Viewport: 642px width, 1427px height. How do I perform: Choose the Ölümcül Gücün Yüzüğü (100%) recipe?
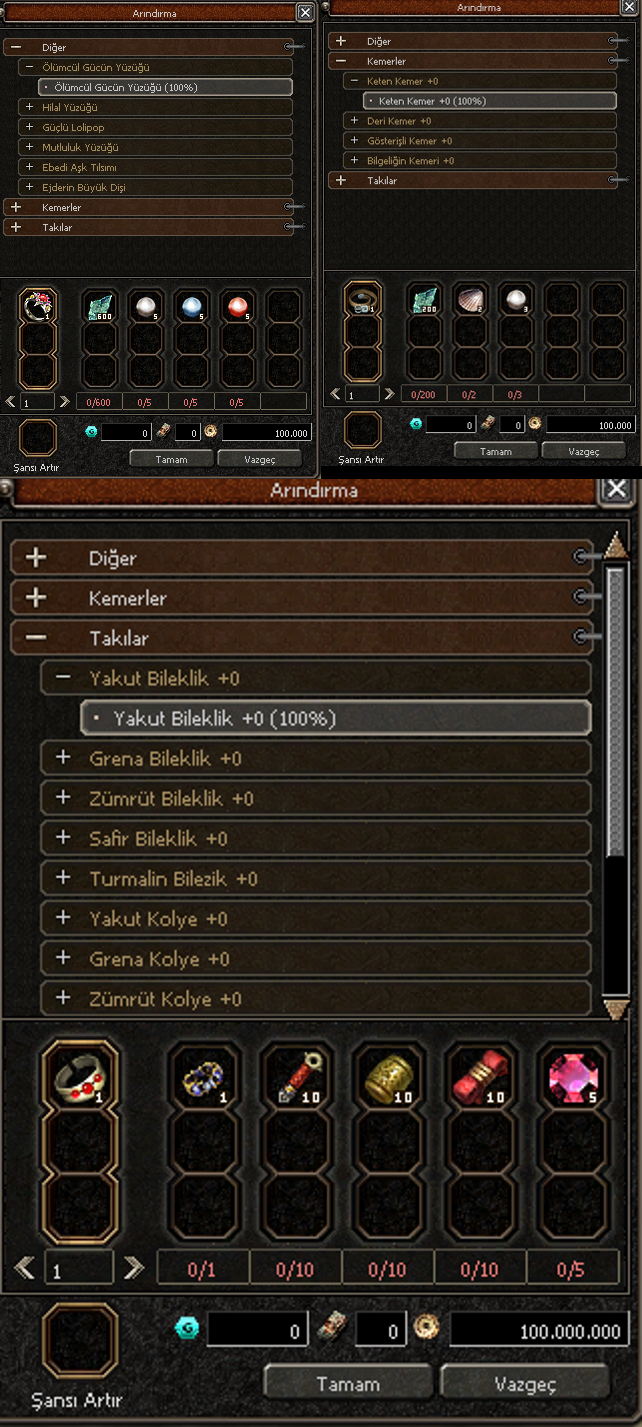tap(165, 87)
